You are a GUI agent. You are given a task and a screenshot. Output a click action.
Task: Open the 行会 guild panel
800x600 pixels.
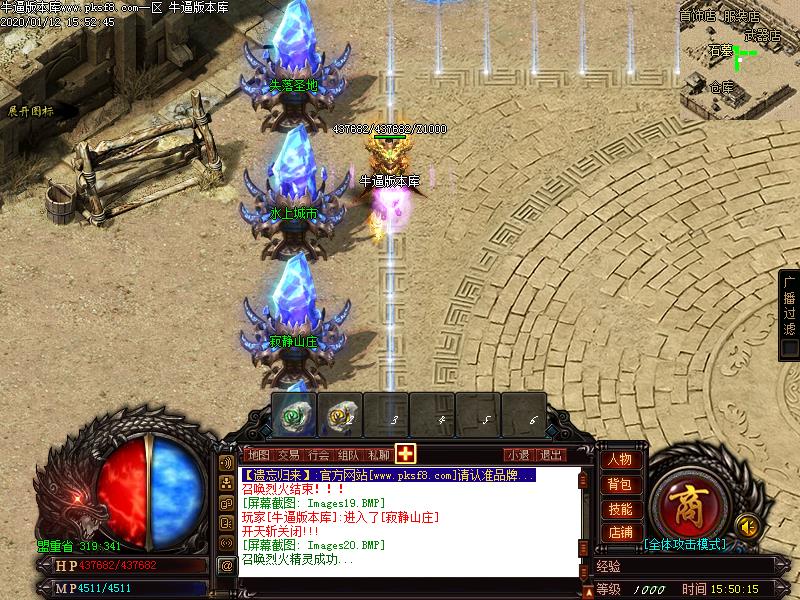319,454
